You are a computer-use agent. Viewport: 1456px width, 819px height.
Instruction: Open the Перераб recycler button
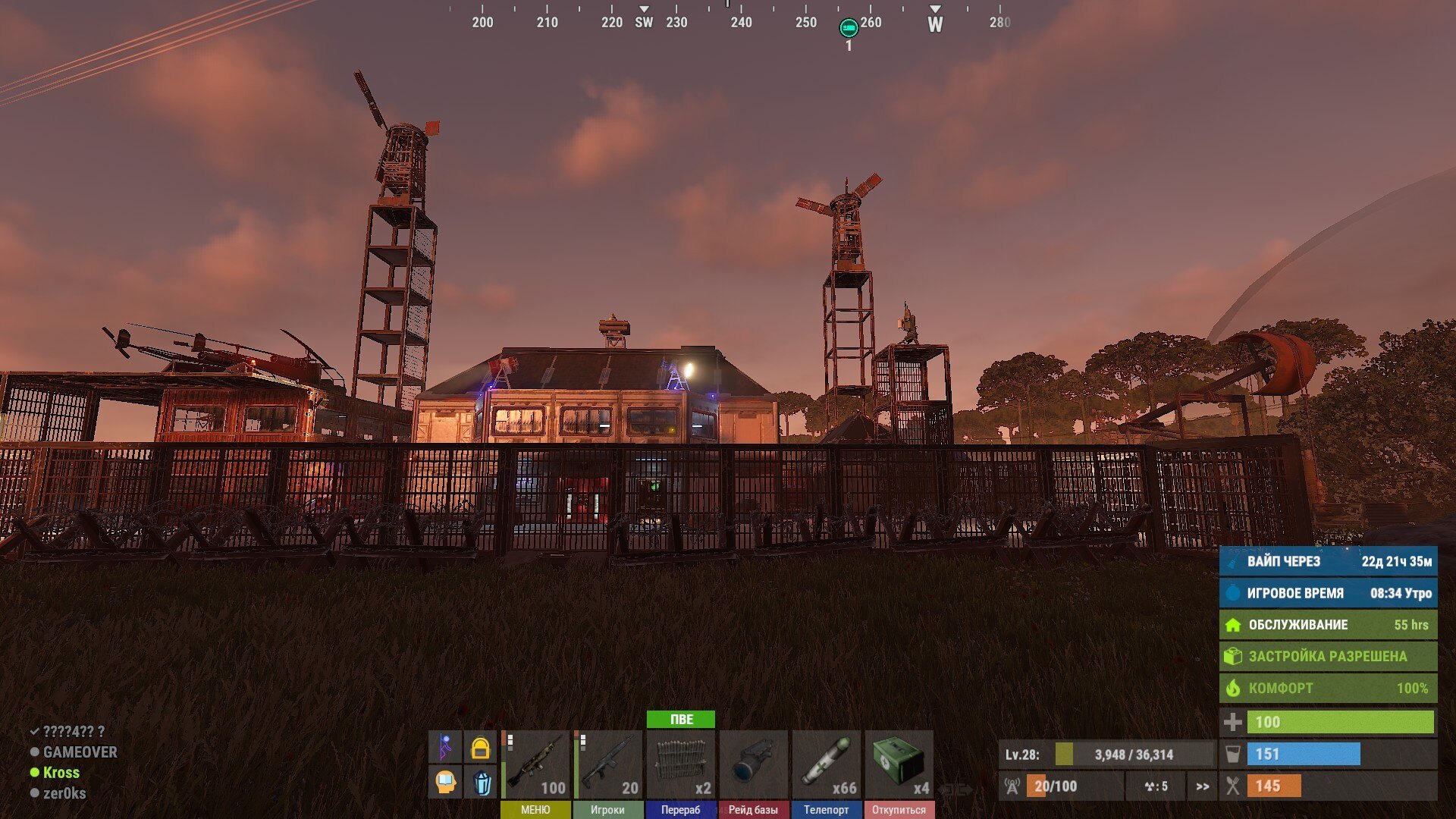click(x=680, y=810)
